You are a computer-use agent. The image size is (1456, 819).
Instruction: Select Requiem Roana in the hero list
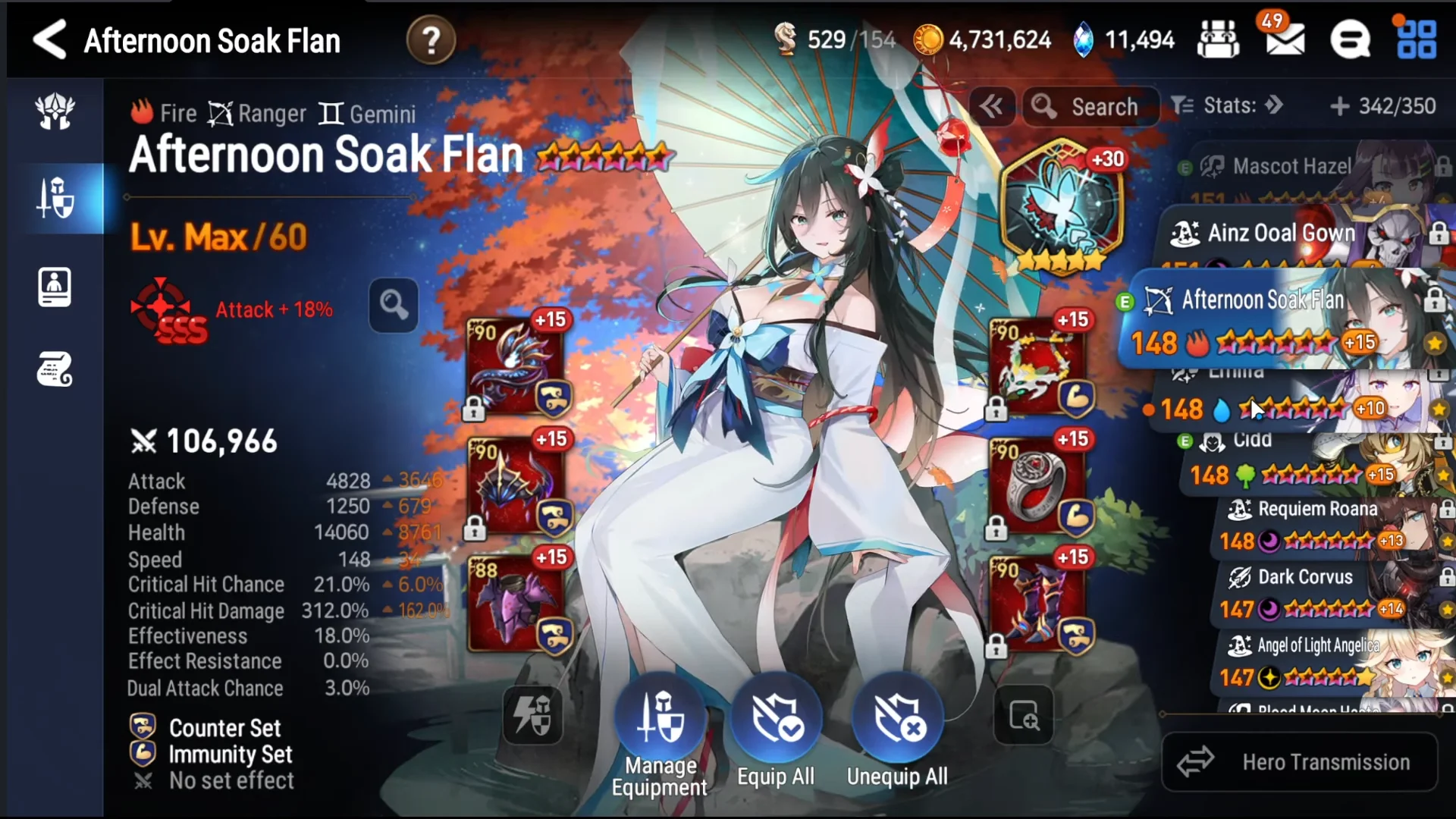tap(1317, 510)
